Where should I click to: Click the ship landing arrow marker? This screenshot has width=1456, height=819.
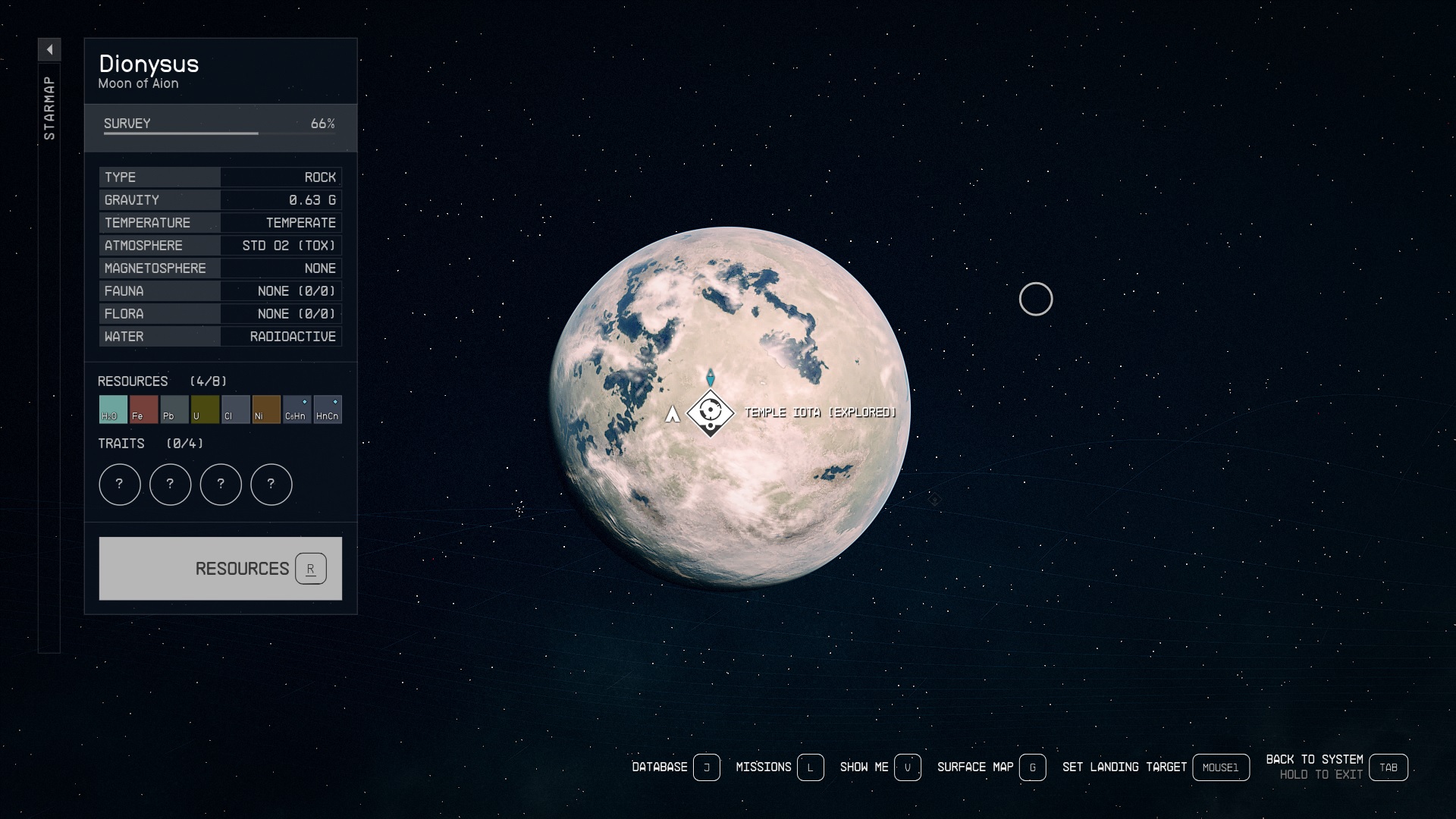coord(672,414)
